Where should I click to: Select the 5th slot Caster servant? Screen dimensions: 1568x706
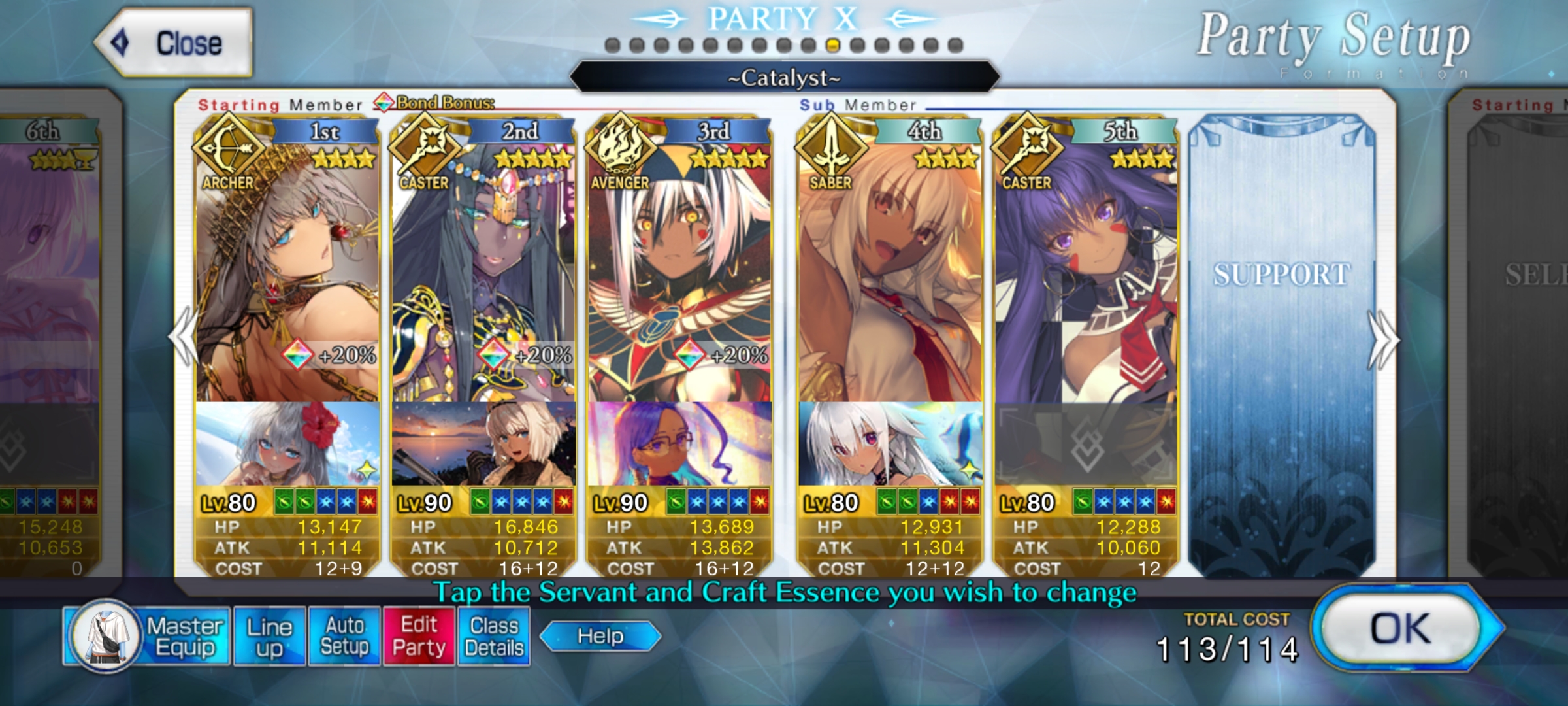coord(1086,275)
